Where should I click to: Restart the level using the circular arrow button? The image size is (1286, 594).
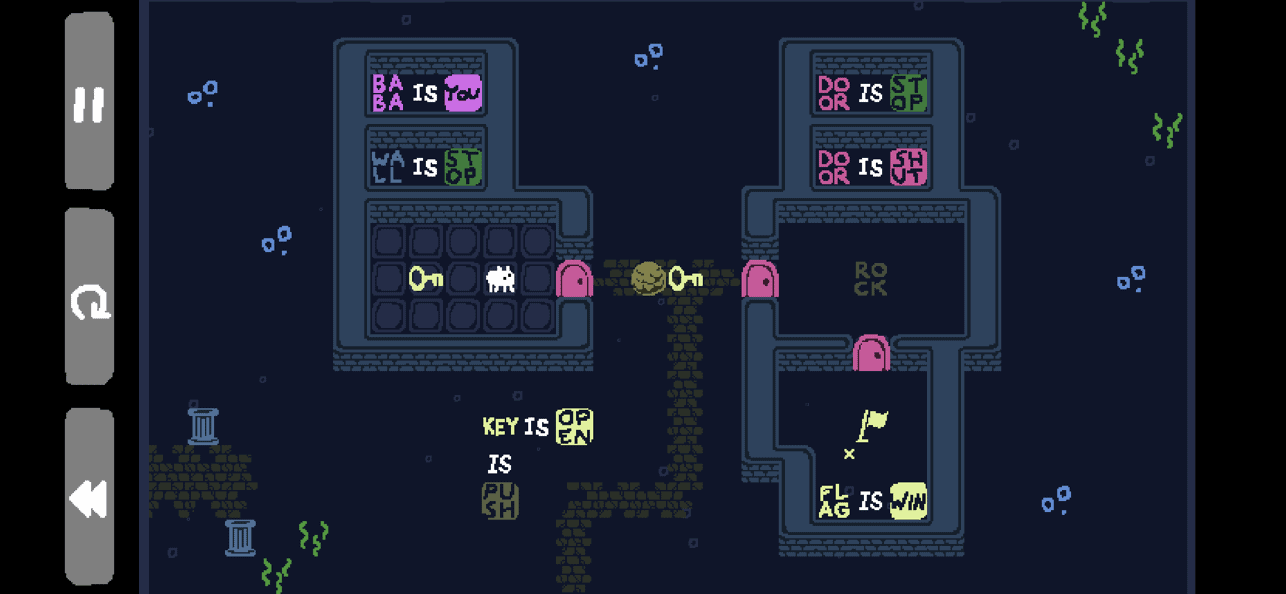[x=89, y=299]
